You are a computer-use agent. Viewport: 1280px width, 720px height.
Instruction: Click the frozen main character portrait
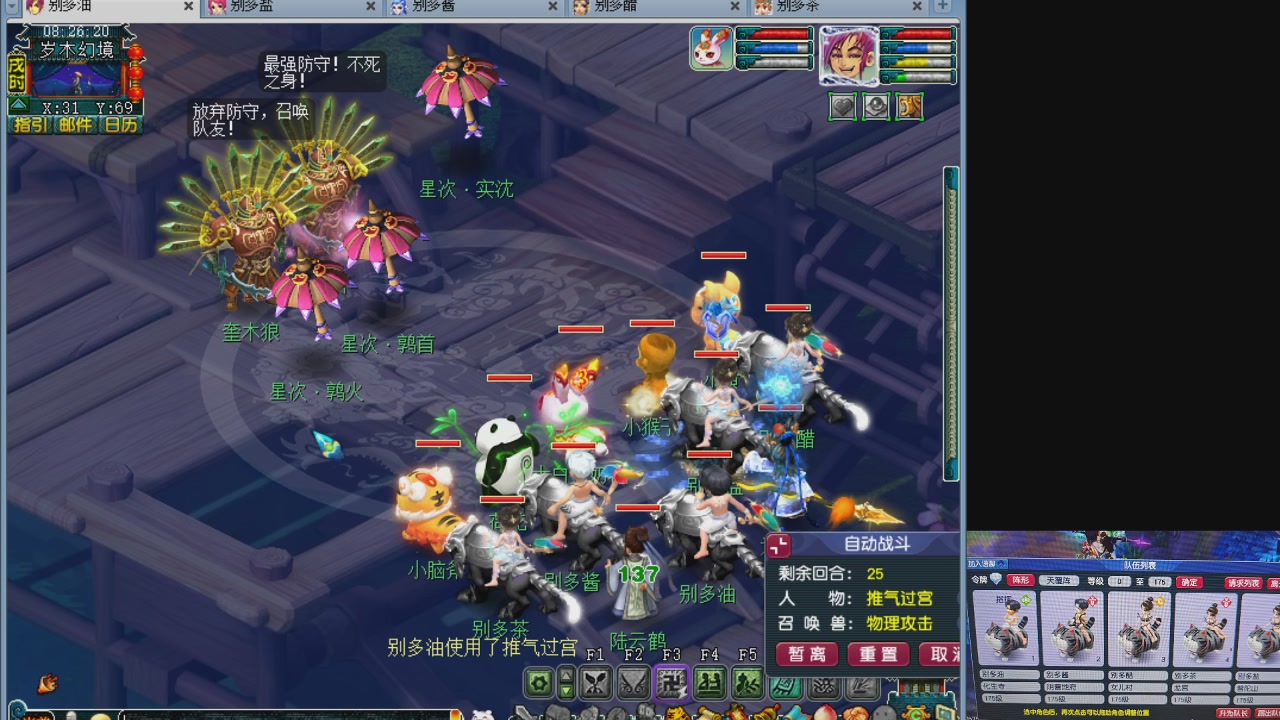(x=849, y=57)
